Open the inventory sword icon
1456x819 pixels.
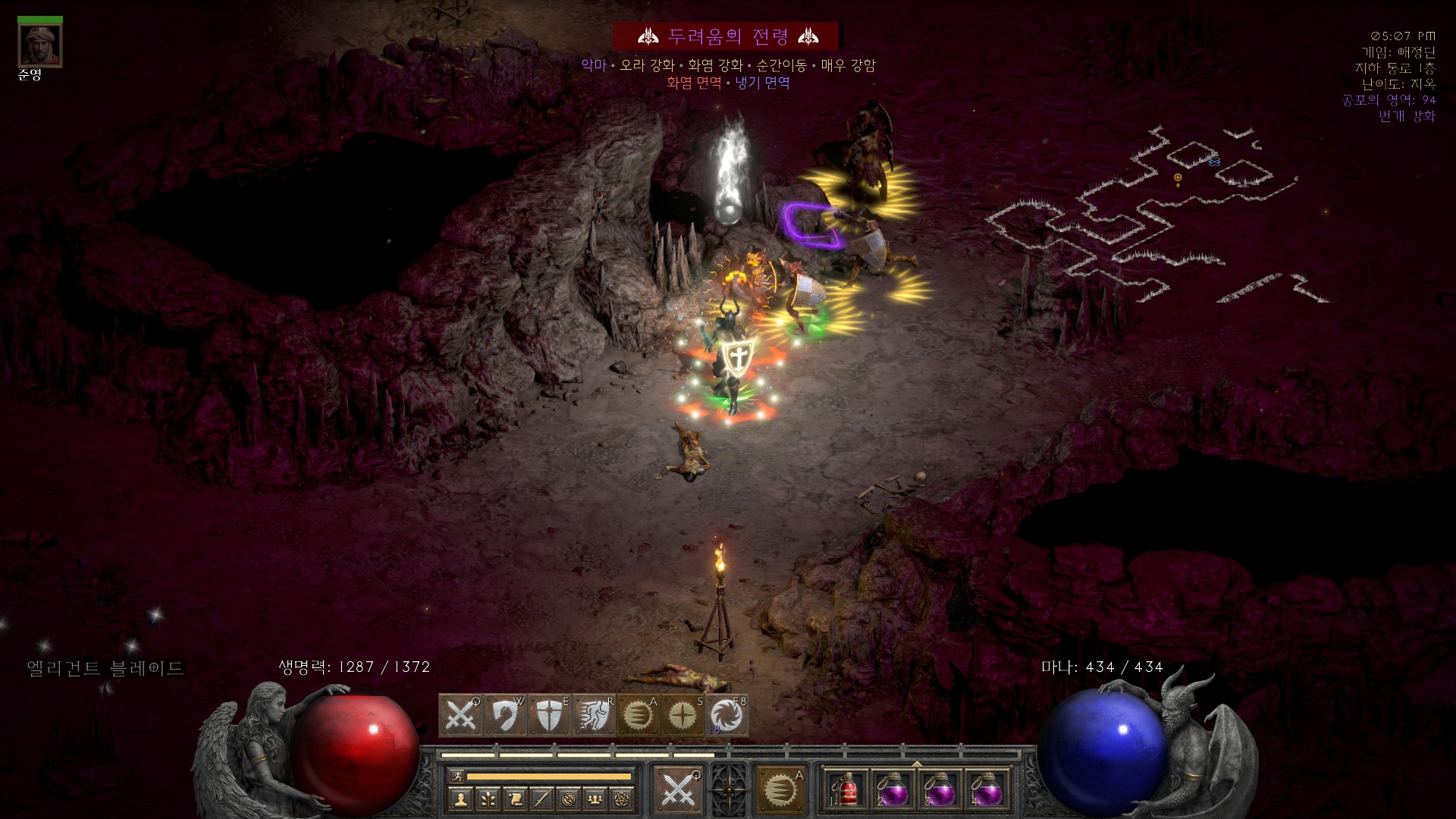pos(541,798)
